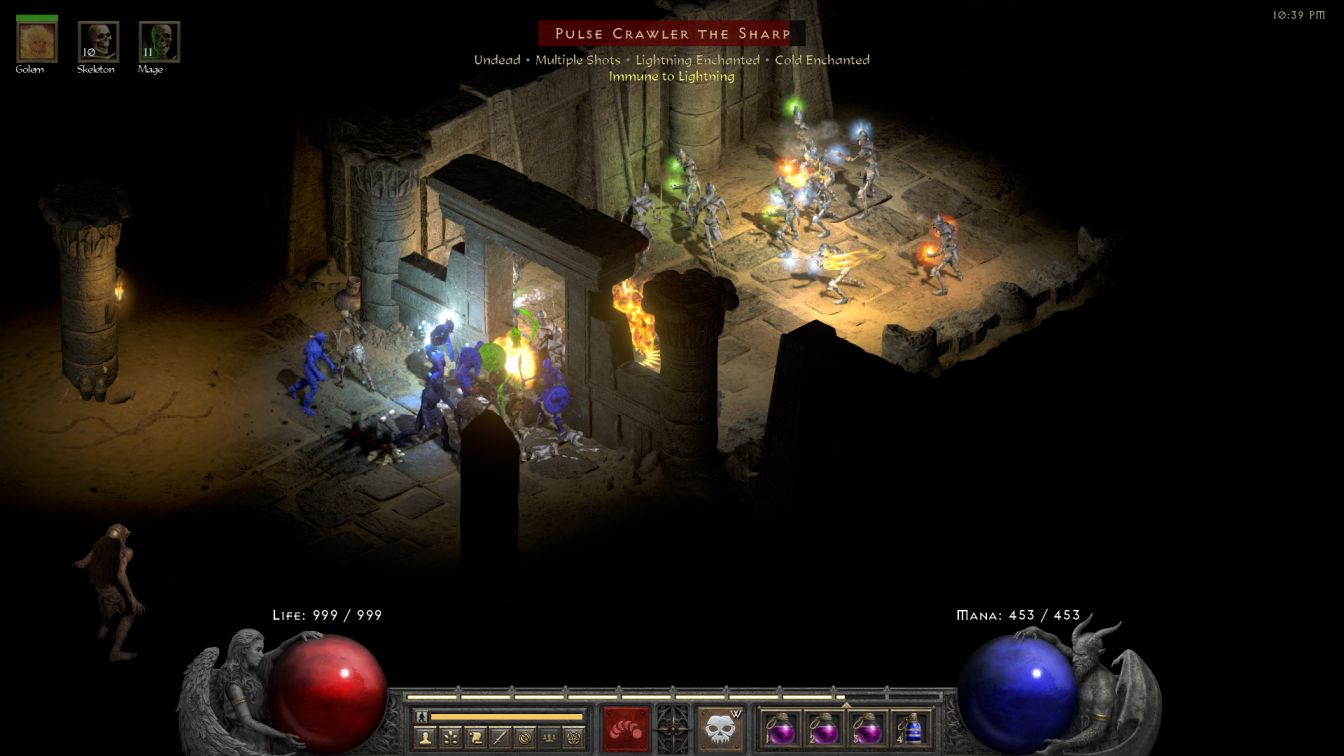Image resolution: width=1344 pixels, height=756 pixels.
Task: Open the party button with three figures
Action: pos(548,738)
